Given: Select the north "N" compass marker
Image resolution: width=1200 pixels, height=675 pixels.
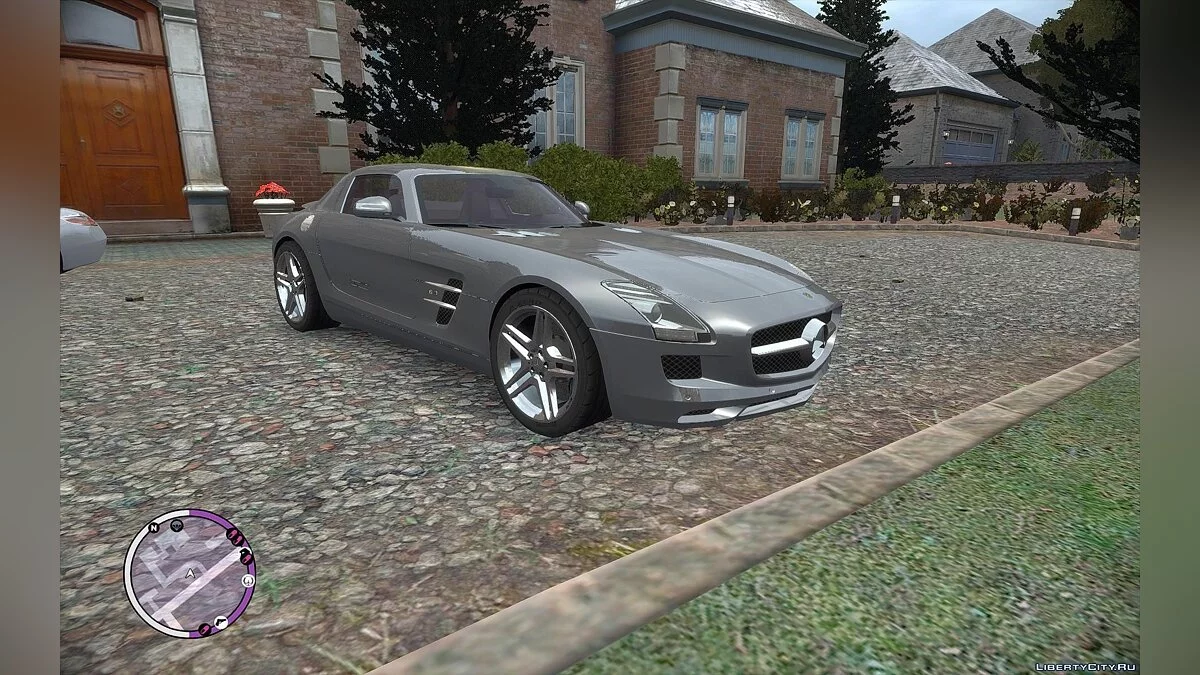Looking at the screenshot, I should point(153,527).
